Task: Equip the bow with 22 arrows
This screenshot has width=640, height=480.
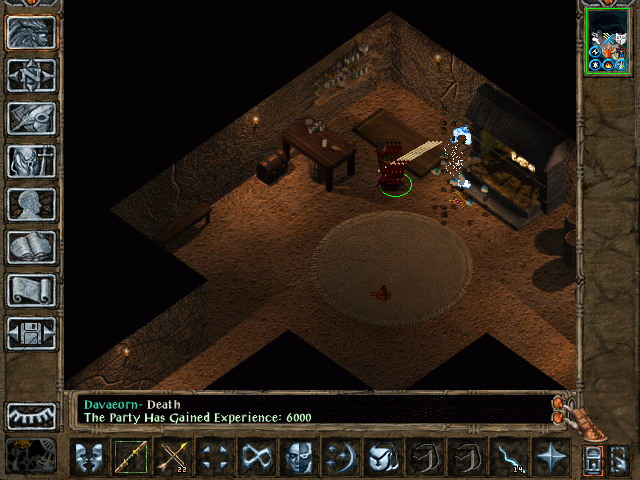Action: 173,458
